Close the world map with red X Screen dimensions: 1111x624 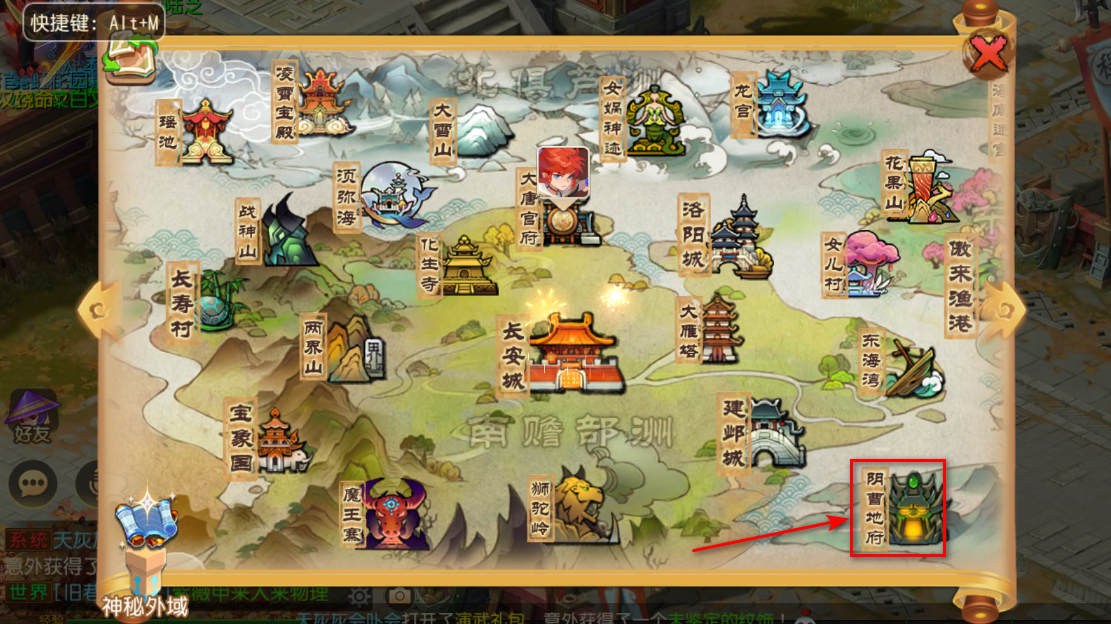click(x=988, y=55)
